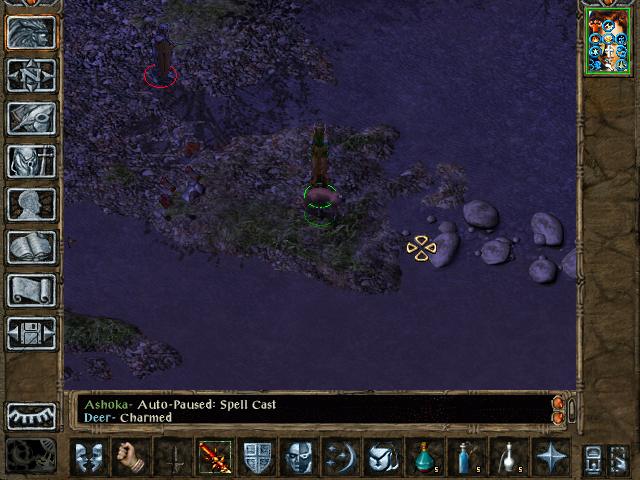
Task: Click the dialogue masks action button
Action: [x=90, y=457]
